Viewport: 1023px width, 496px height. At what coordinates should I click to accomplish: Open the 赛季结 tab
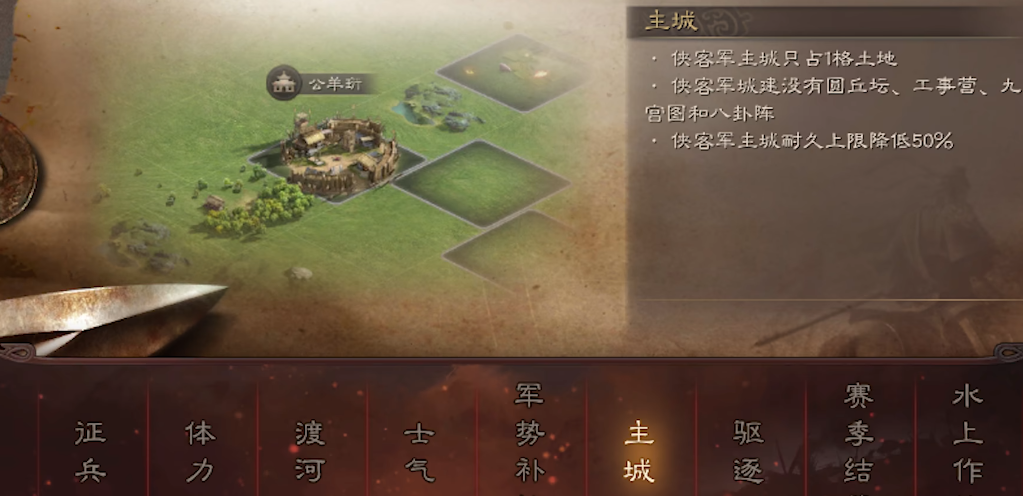[x=858, y=440]
